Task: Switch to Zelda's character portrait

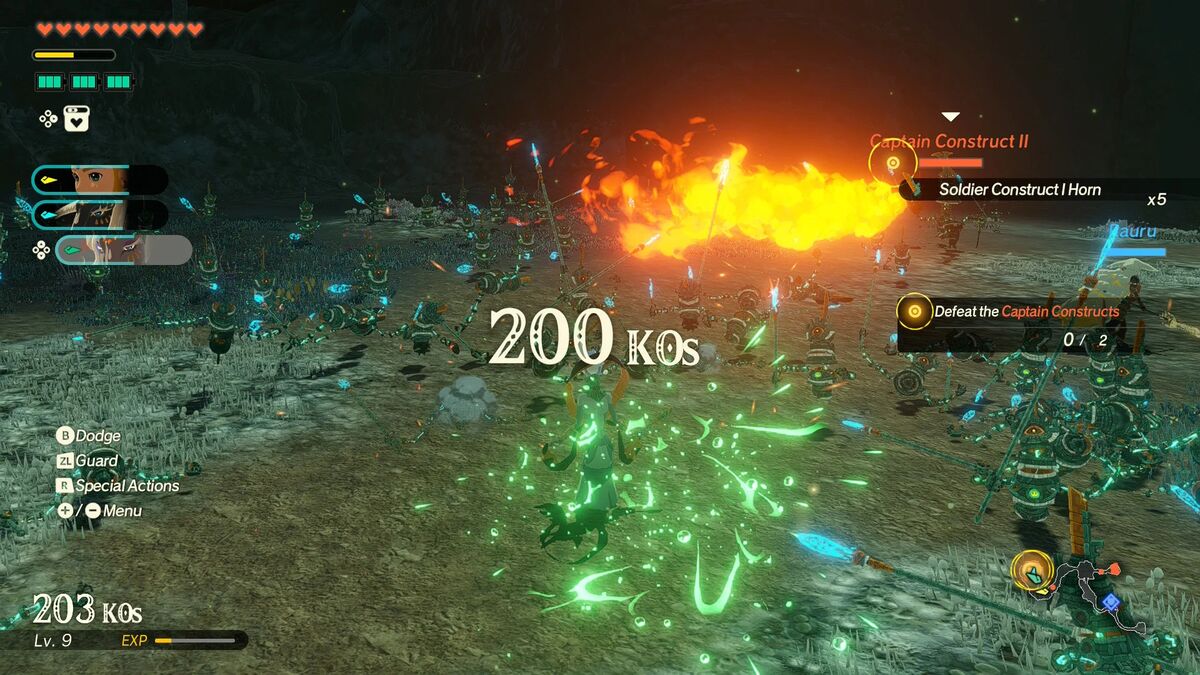Action: tap(99, 180)
